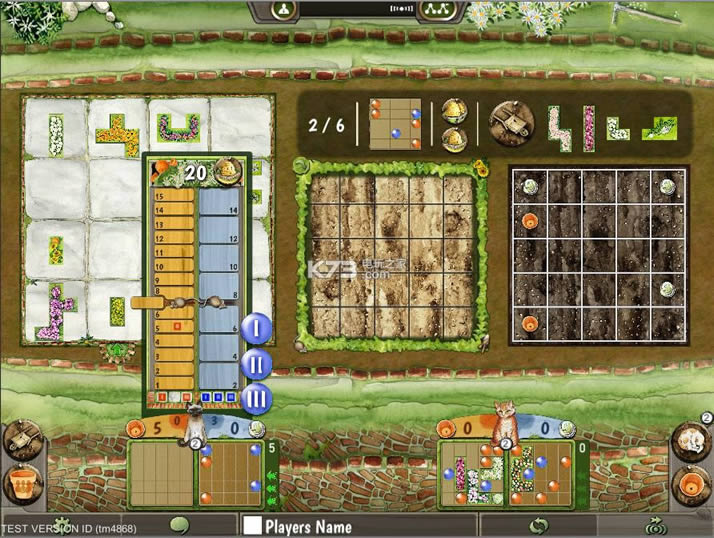714x538 pixels.
Task: Click the wheelbarrow icon in the left corner
Action: [x=21, y=440]
